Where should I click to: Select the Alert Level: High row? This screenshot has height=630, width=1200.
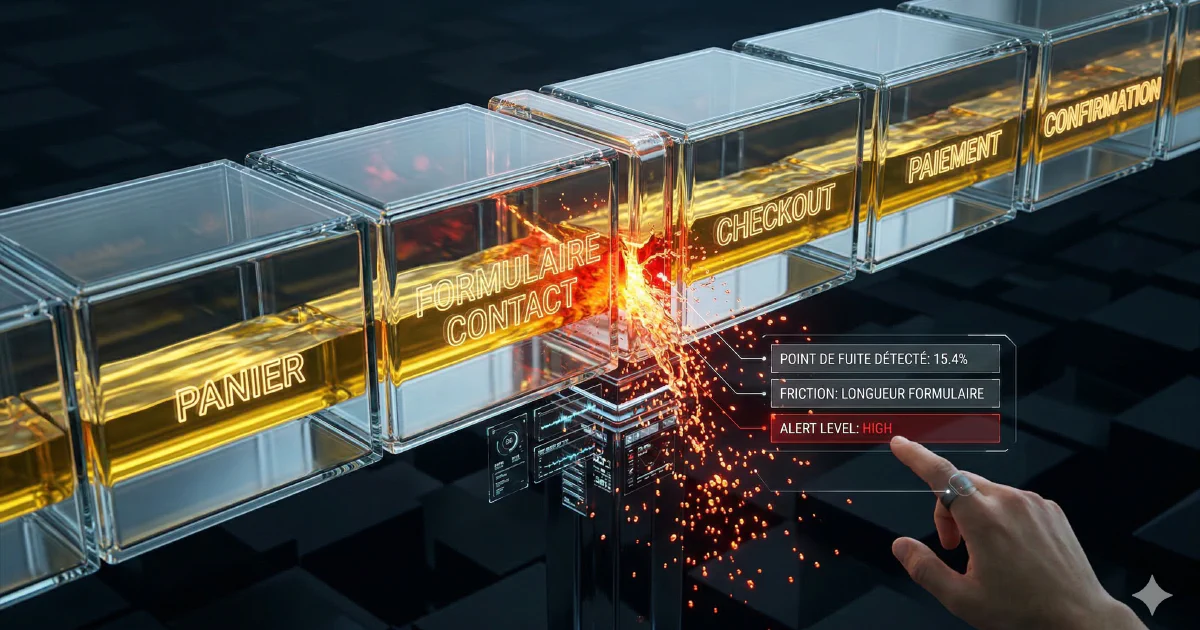(x=884, y=429)
